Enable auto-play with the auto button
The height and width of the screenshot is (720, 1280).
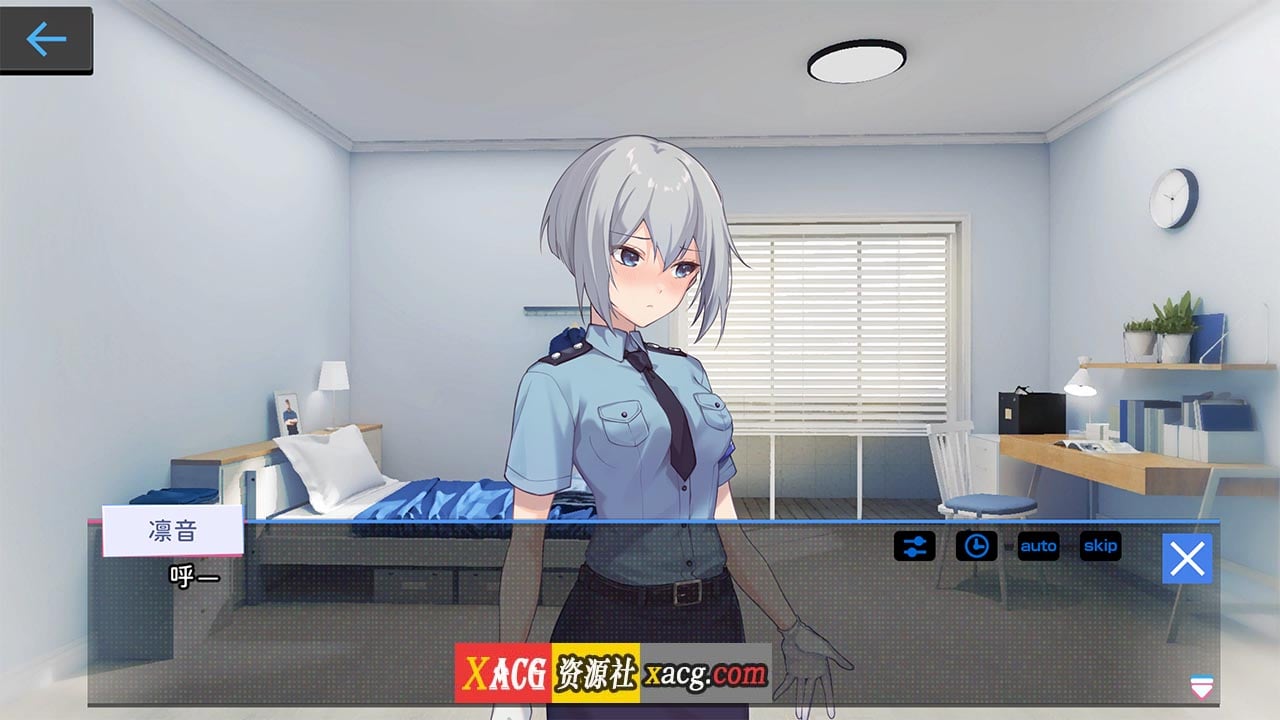(x=1037, y=547)
